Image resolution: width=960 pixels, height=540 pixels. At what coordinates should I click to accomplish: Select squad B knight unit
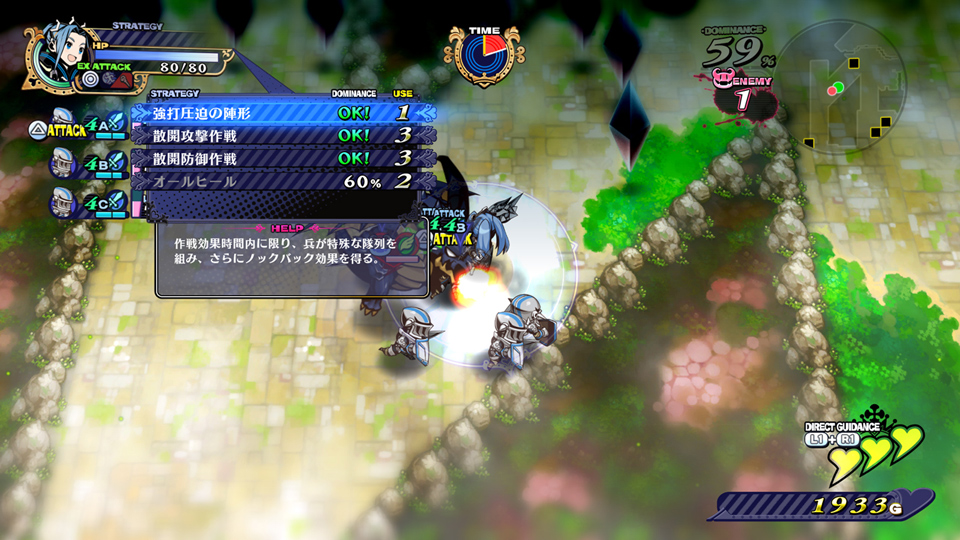(63, 160)
